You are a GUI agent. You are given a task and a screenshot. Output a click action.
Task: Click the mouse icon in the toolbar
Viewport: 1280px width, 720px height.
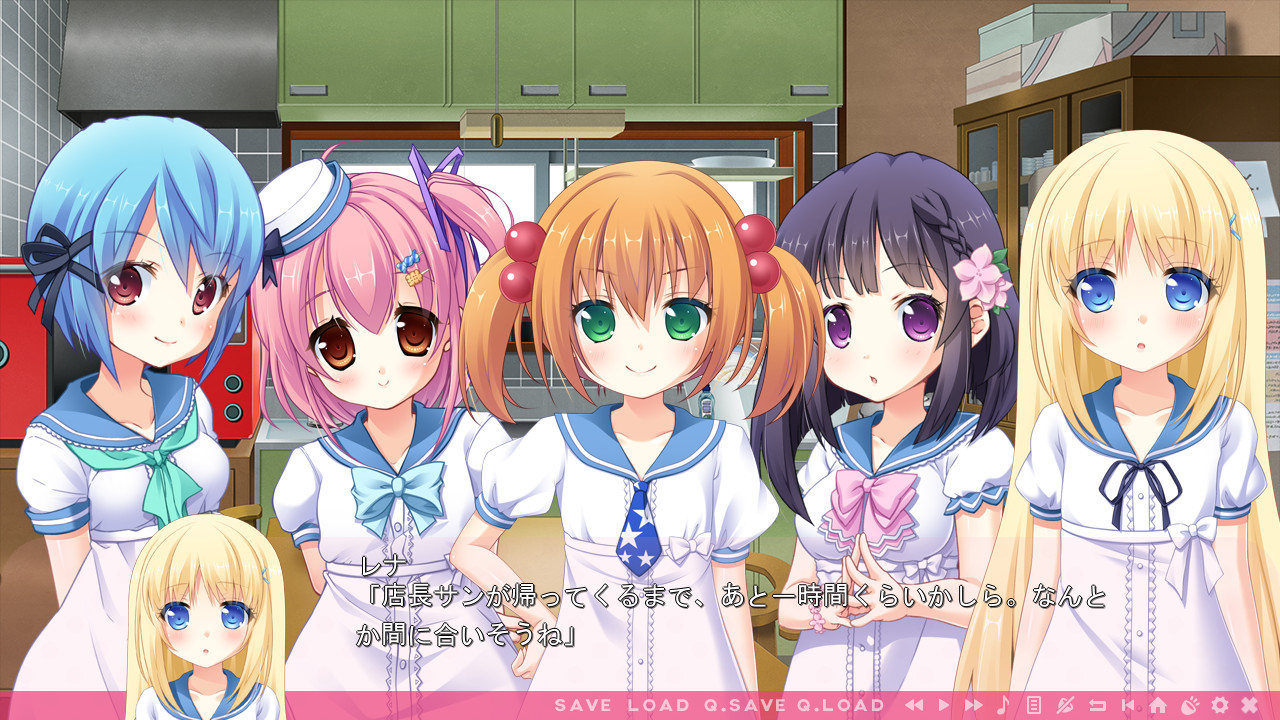[1189, 705]
